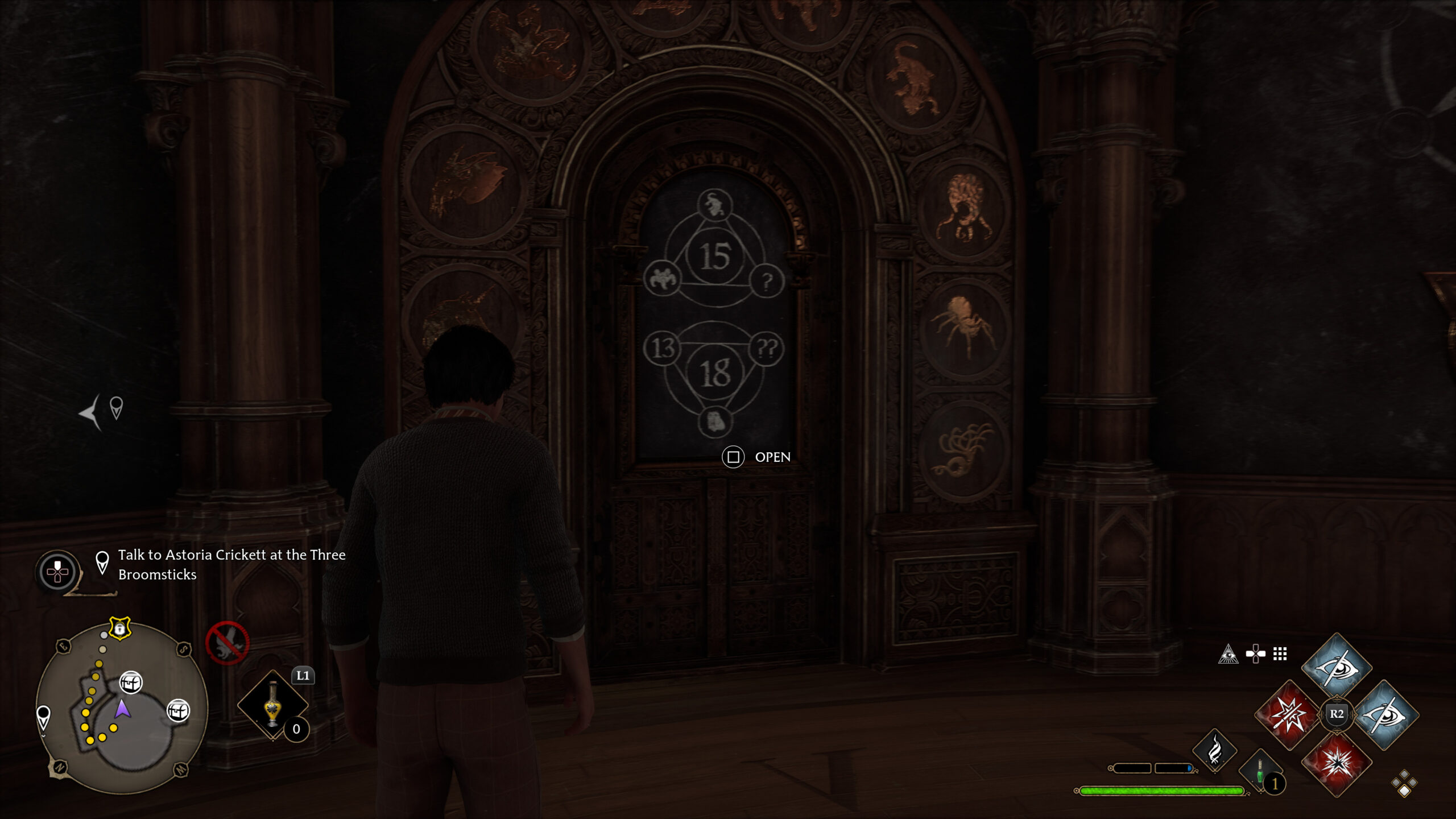Viewport: 1456px width, 819px height.
Task: Select the yellow lock shield marker on minimap
Action: [x=120, y=629]
